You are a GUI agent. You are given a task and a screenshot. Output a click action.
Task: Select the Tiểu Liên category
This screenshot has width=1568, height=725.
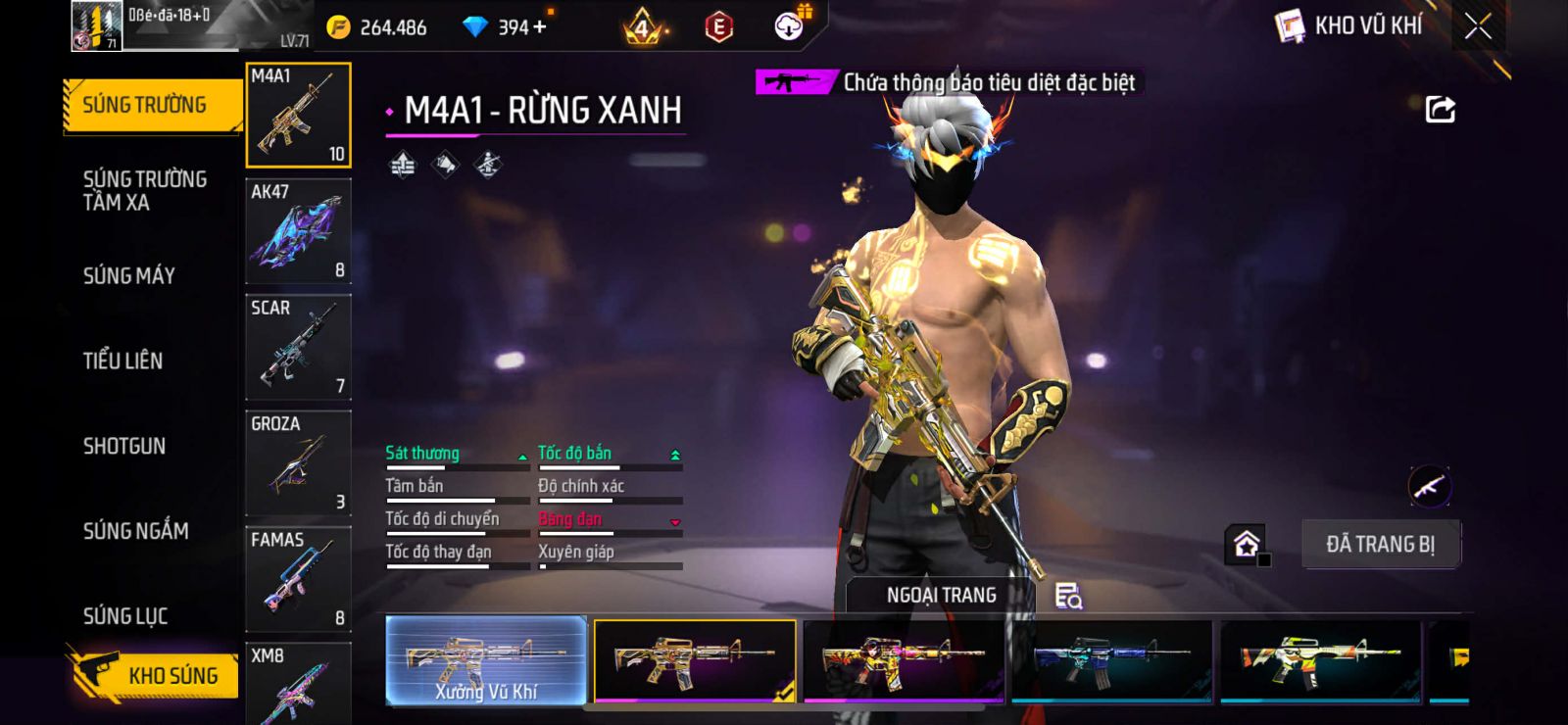[122, 361]
